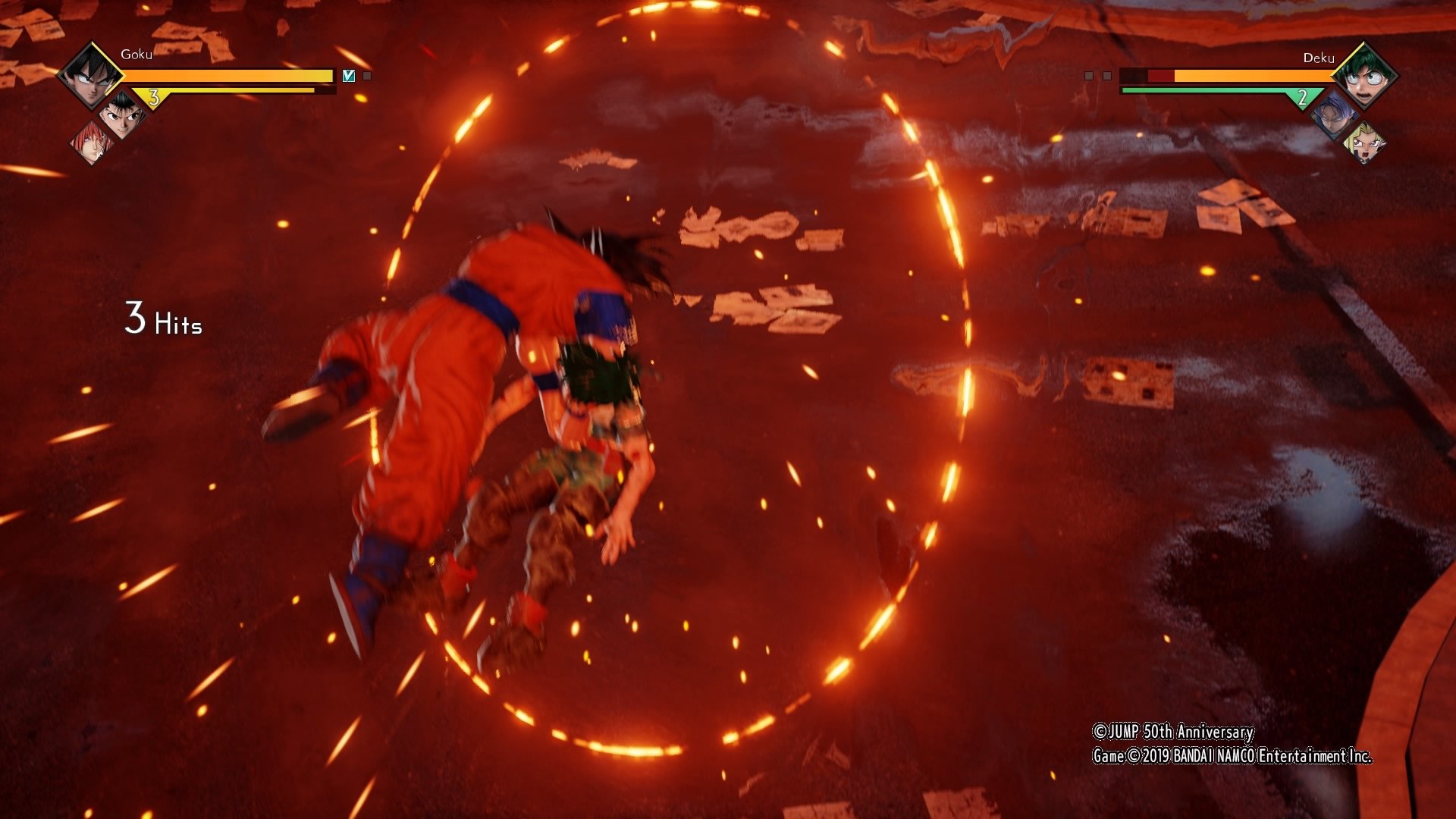Click the teal V round-win marker
Screen dimensions: 1456x819
click(349, 76)
